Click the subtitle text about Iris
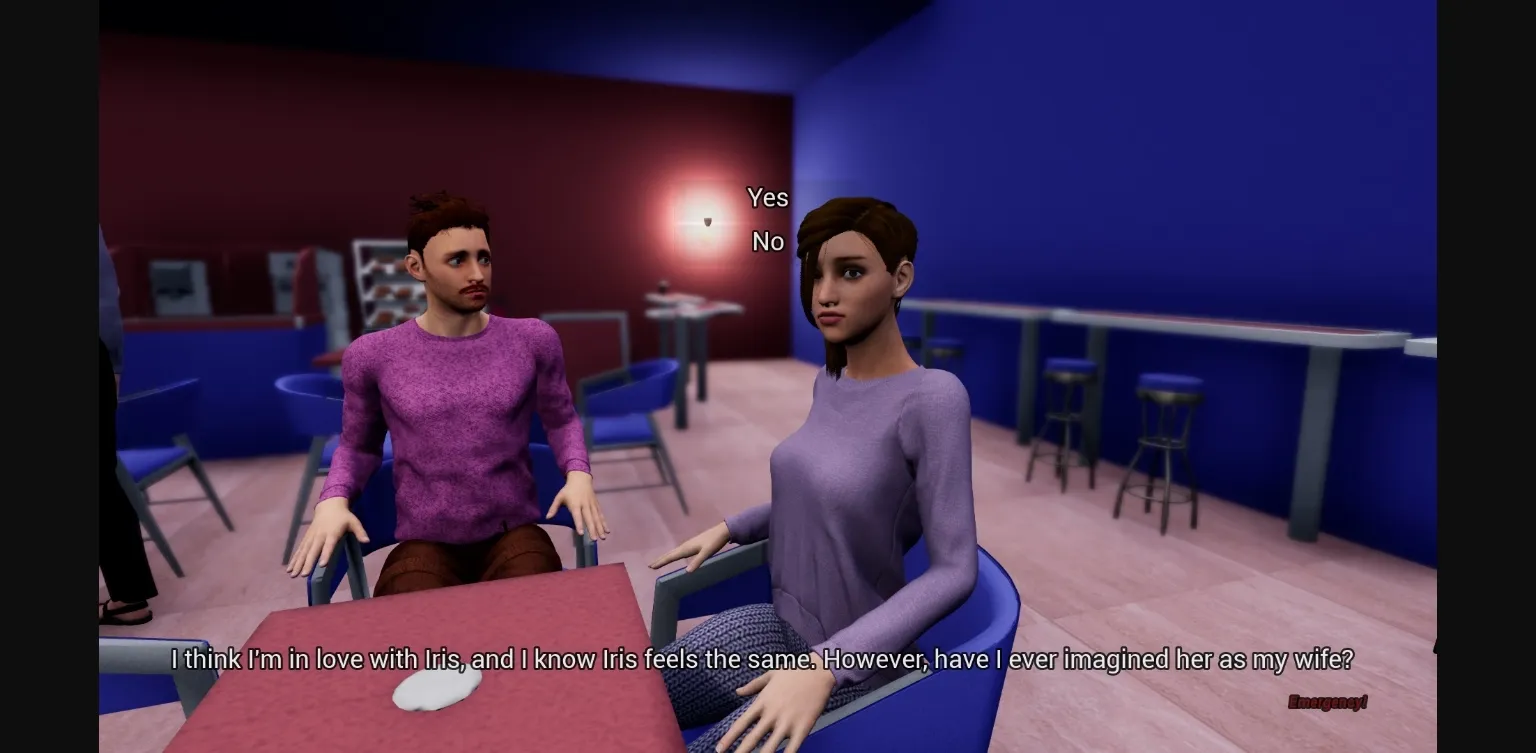Image resolution: width=1536 pixels, height=753 pixels. coord(767,660)
